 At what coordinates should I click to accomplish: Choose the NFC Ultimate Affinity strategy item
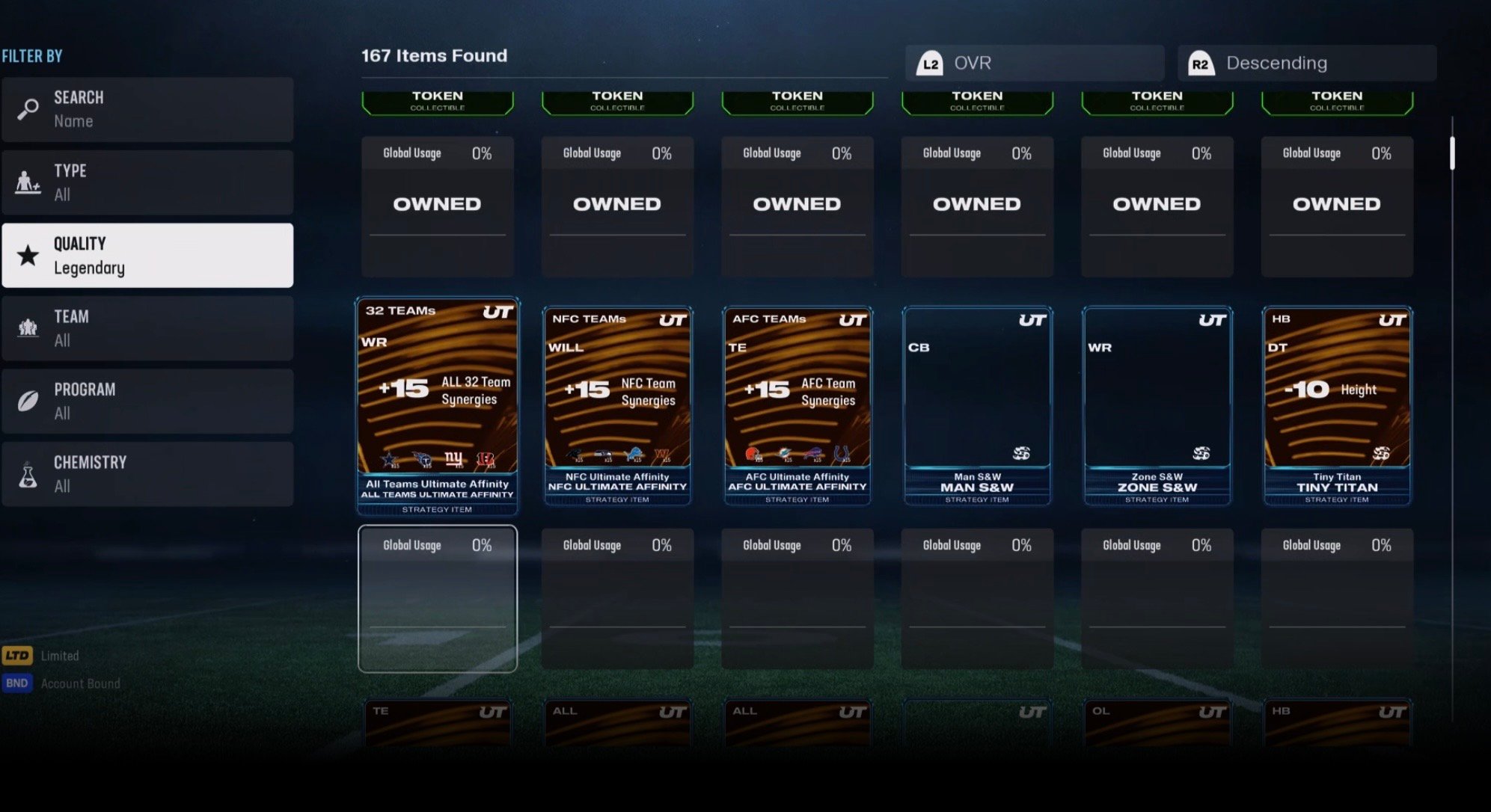(x=617, y=406)
